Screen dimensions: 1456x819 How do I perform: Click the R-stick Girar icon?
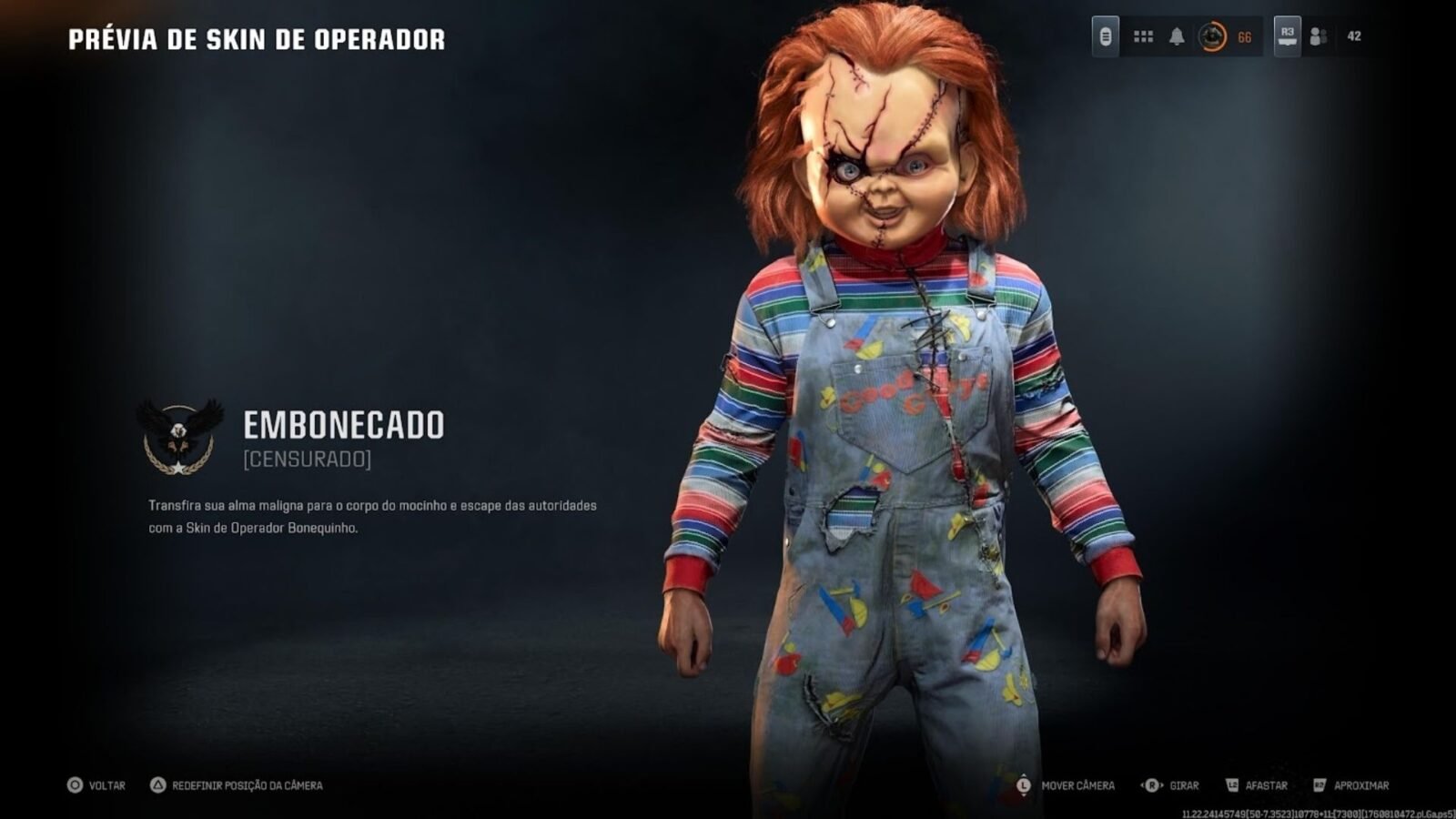click(x=1149, y=784)
